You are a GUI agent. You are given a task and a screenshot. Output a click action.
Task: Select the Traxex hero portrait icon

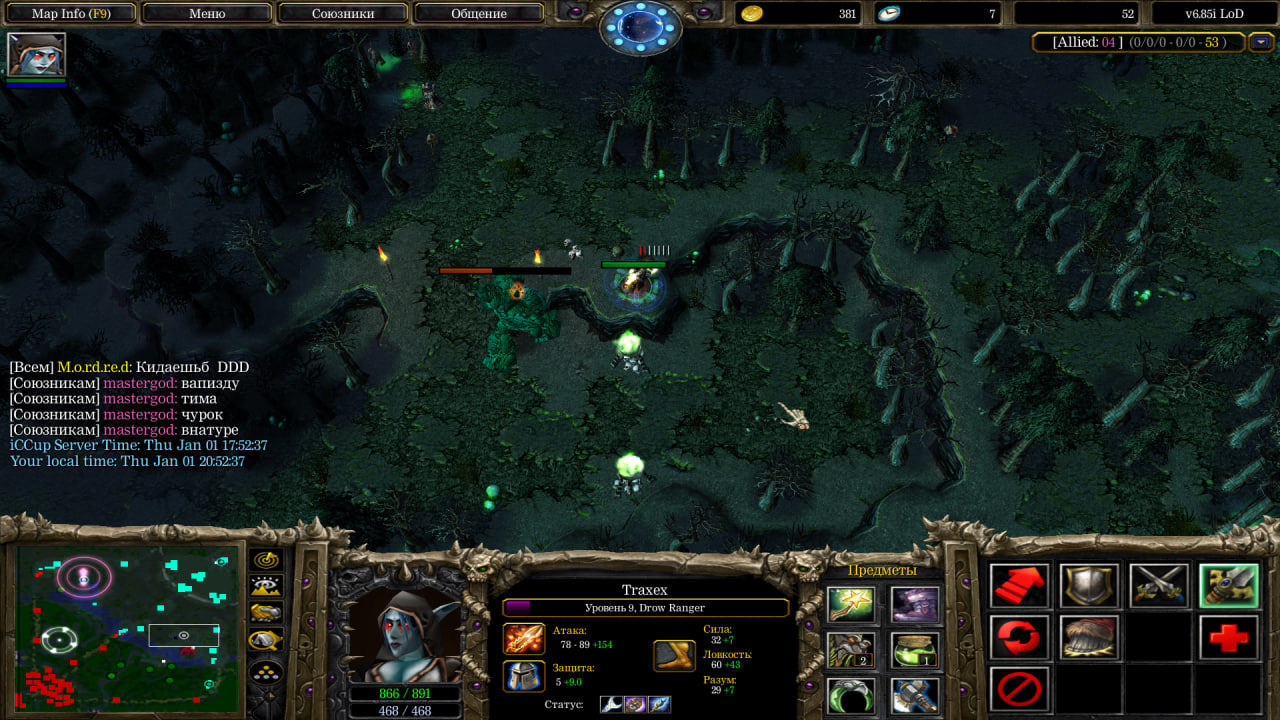pyautogui.click(x=36, y=55)
